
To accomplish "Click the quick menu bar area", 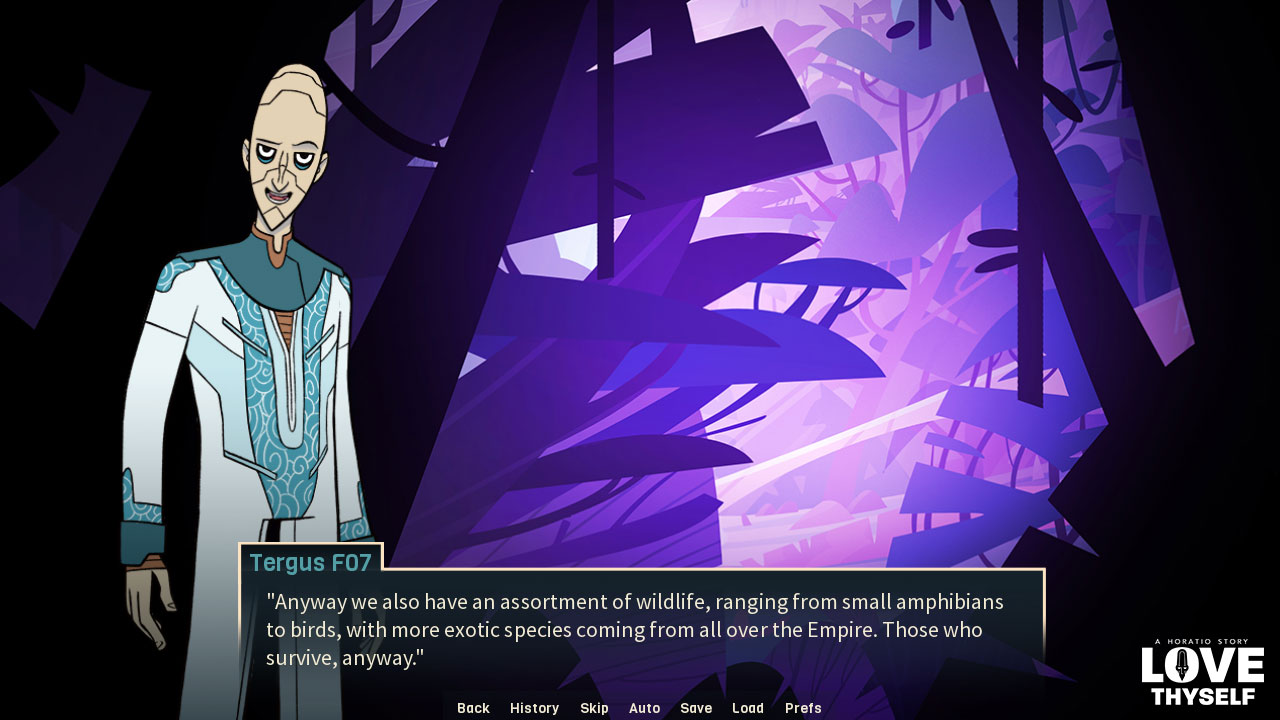I will coord(636,708).
